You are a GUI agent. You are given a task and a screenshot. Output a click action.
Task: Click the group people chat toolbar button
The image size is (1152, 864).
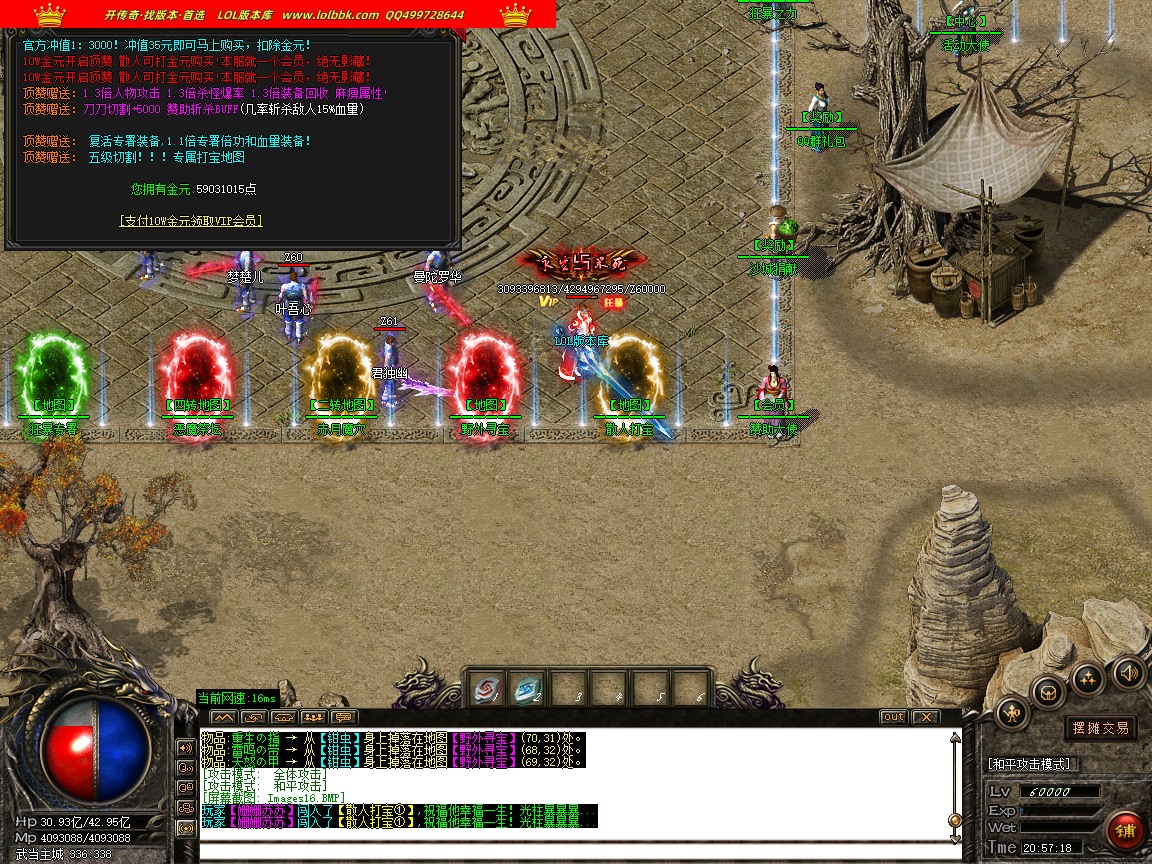coord(313,717)
